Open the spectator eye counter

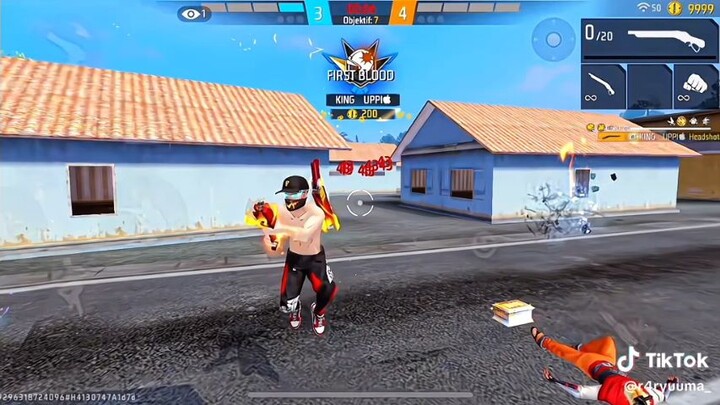193,13
